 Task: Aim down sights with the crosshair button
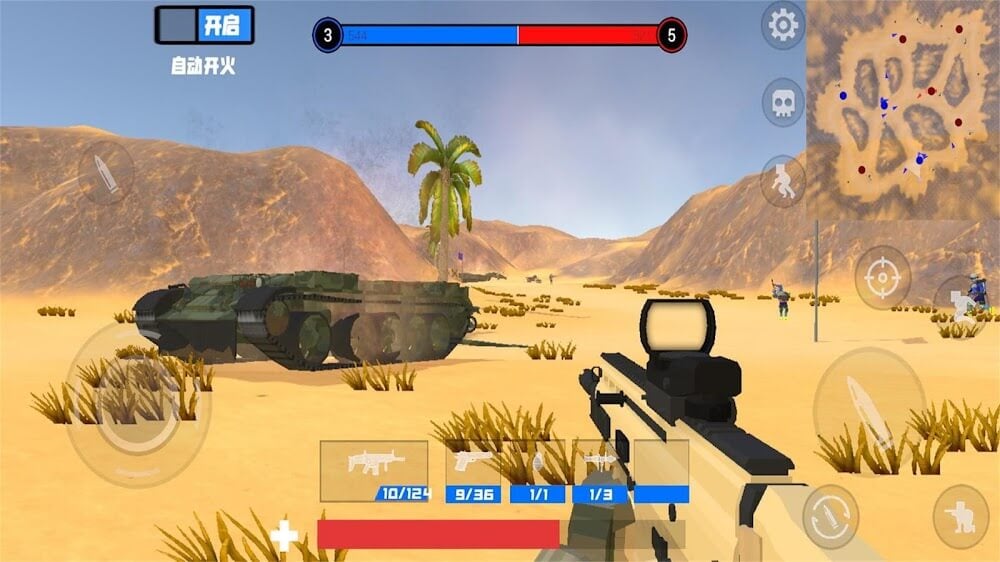883,277
